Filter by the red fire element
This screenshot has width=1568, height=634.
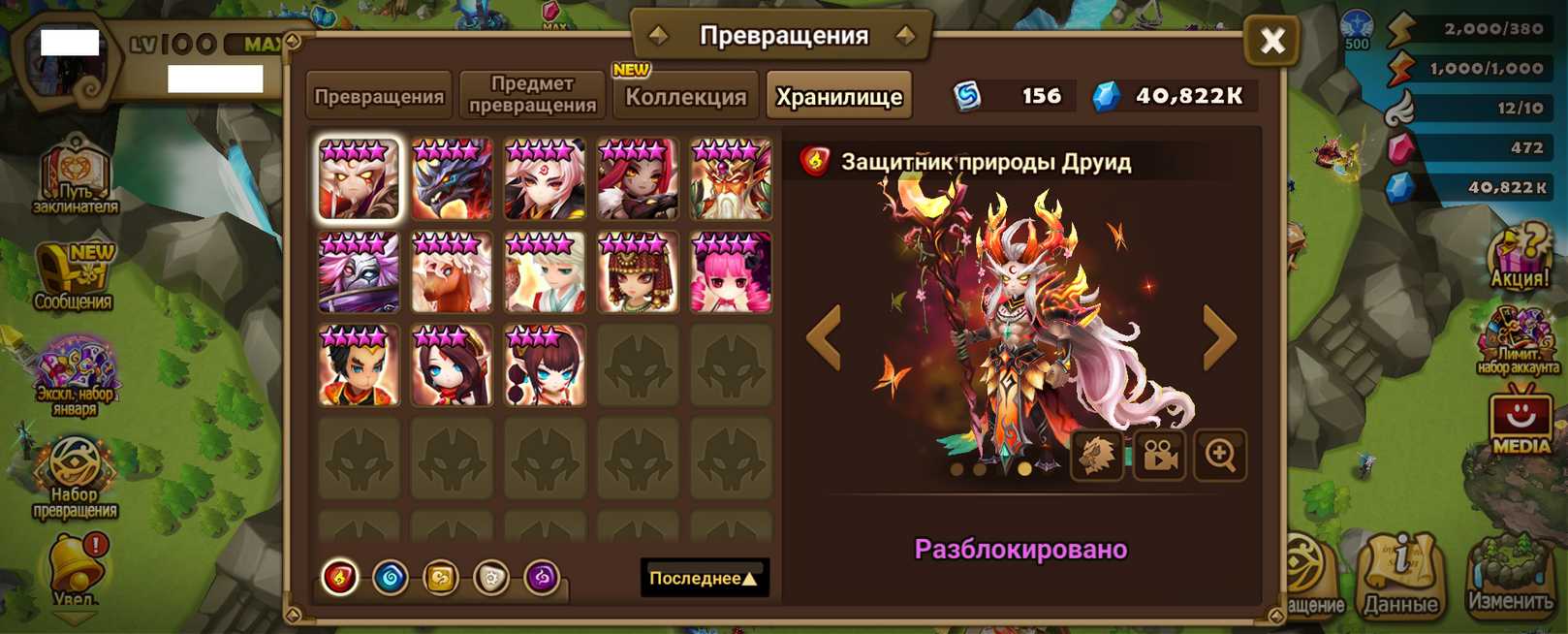point(340,578)
